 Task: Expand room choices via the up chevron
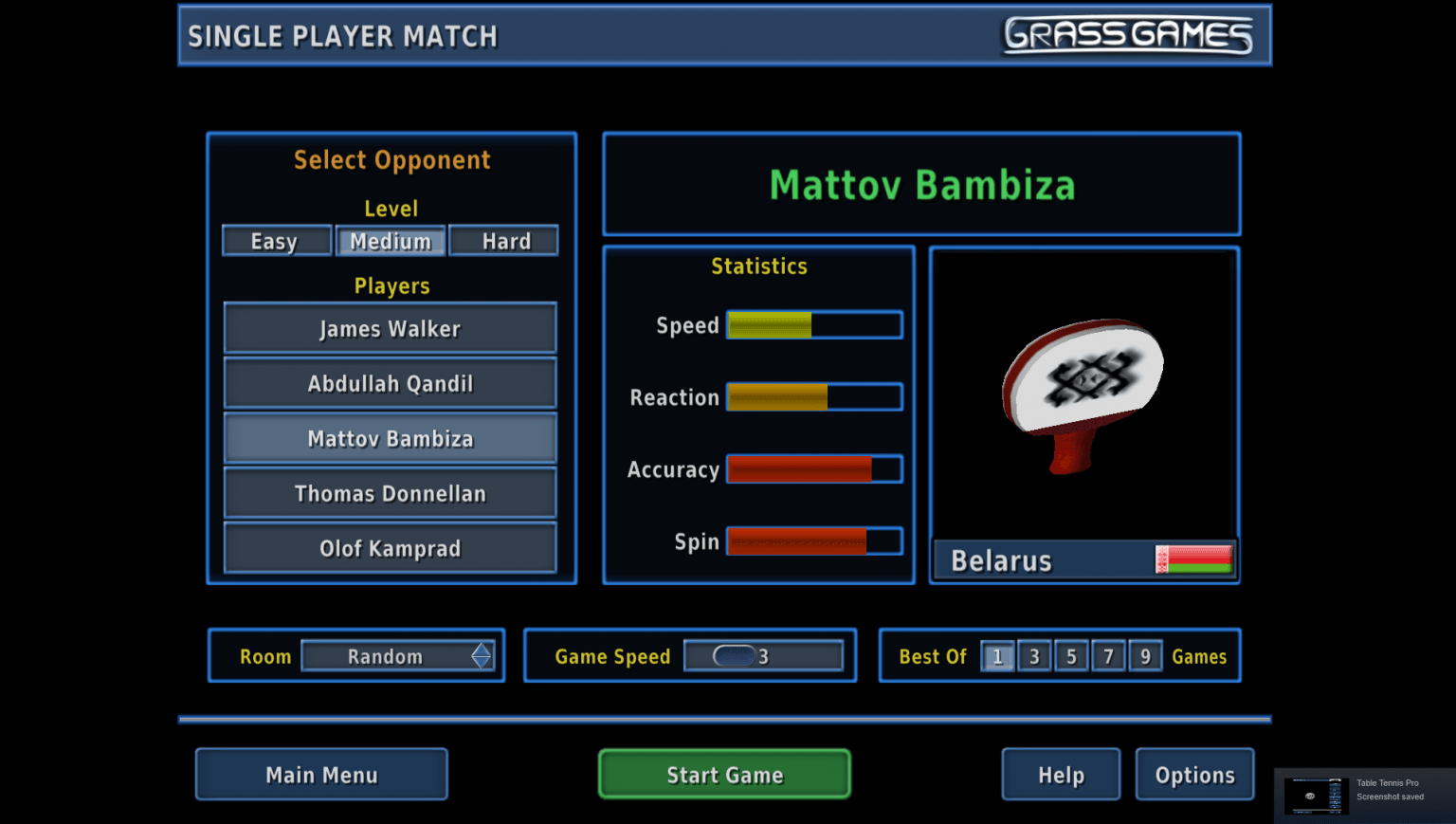(483, 650)
